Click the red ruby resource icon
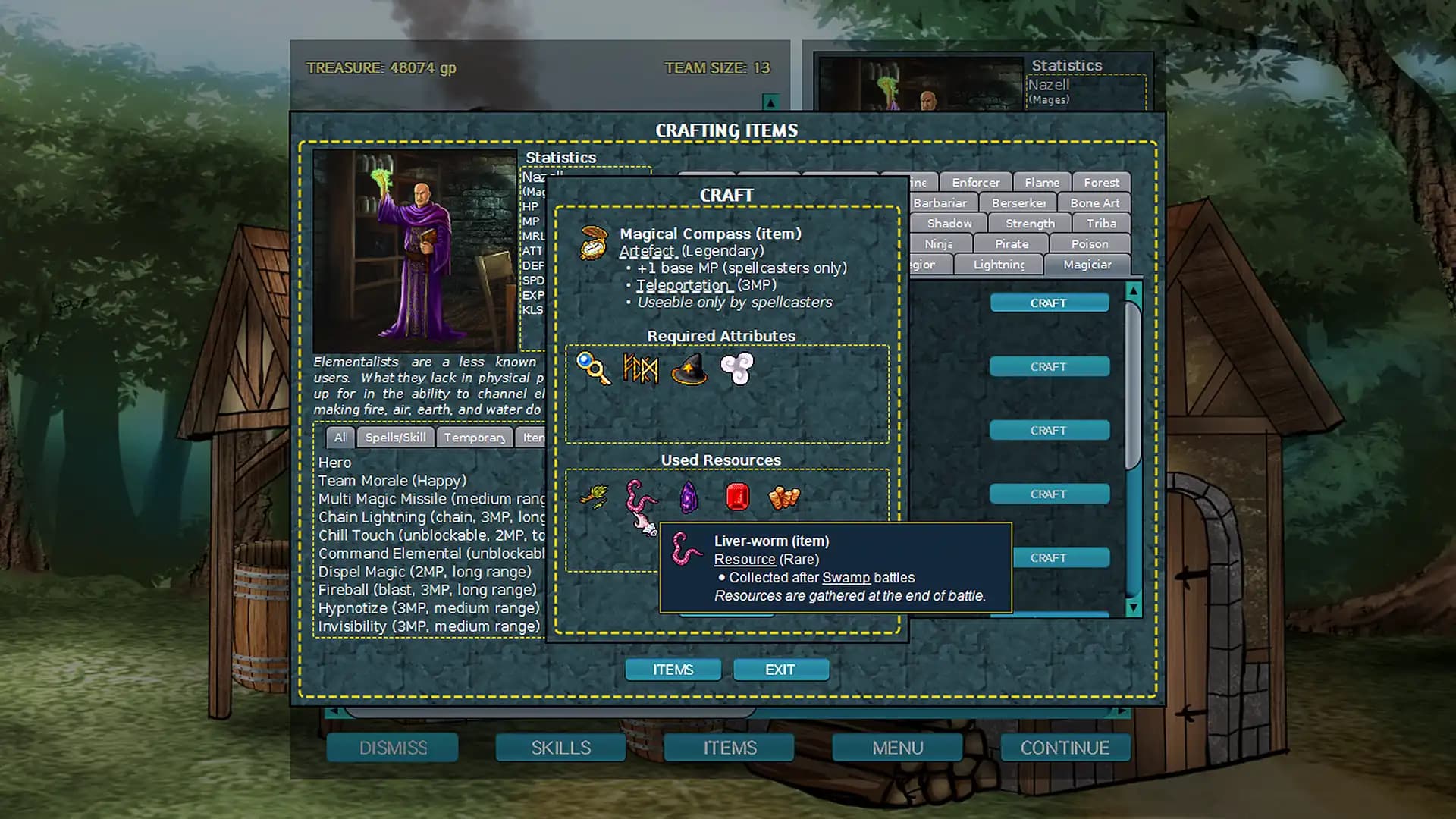This screenshot has height=819, width=1456. (737, 497)
